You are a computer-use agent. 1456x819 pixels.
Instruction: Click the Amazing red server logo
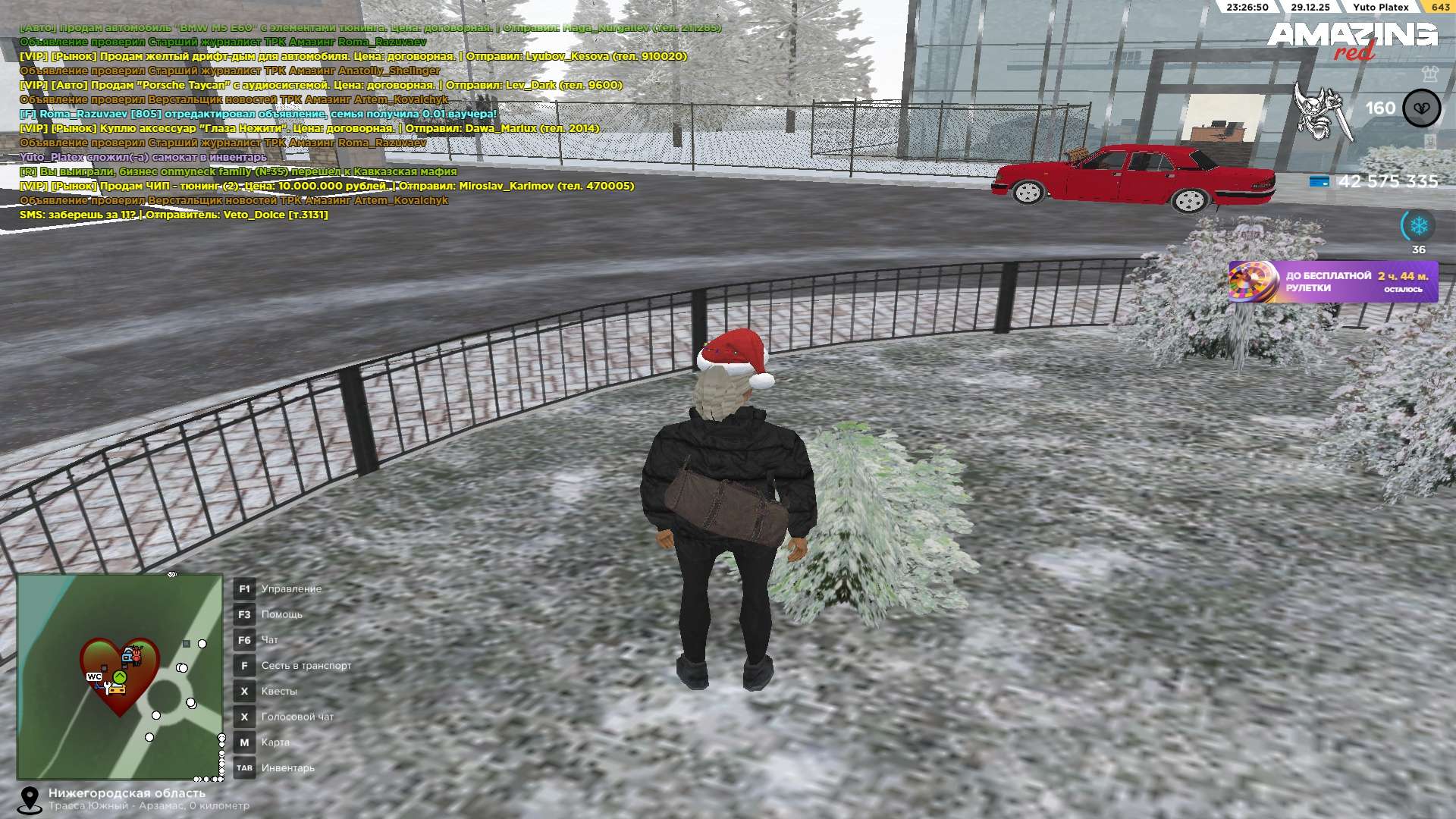pyautogui.click(x=1351, y=39)
